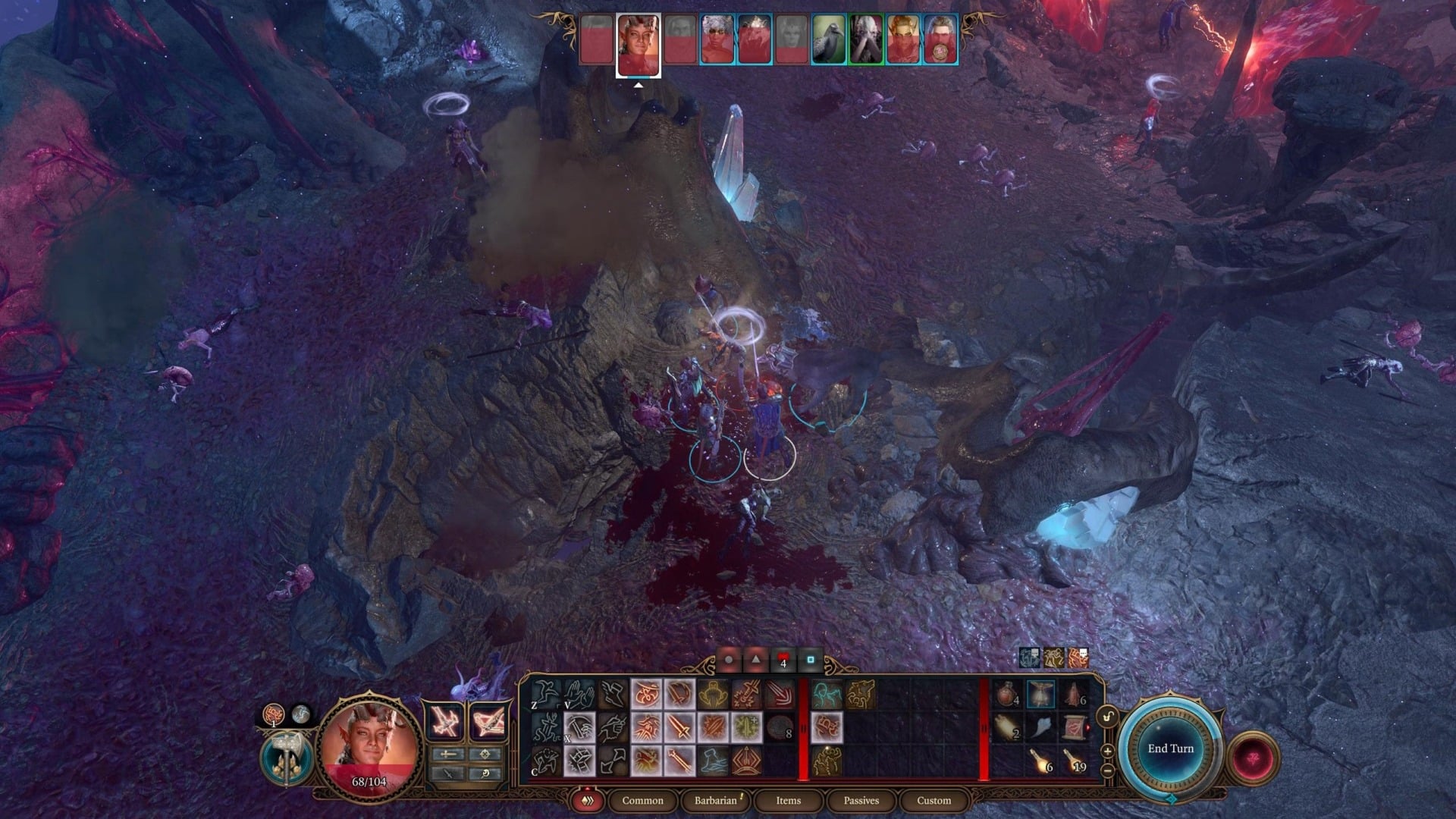
Task: Use the red scroll in the consumables row
Action: tap(1075, 726)
